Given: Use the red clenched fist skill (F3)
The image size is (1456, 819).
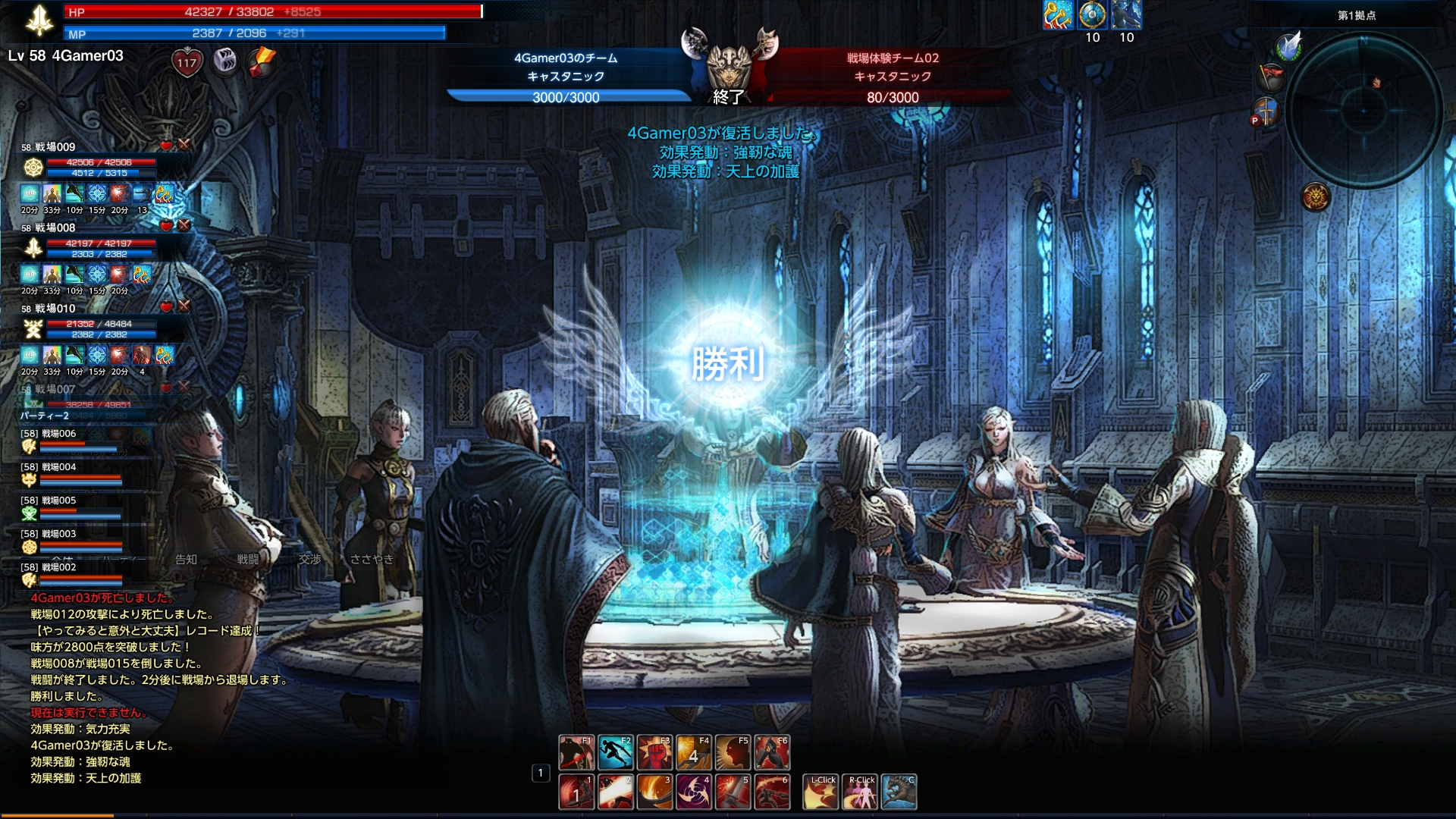Looking at the screenshot, I should [x=654, y=752].
